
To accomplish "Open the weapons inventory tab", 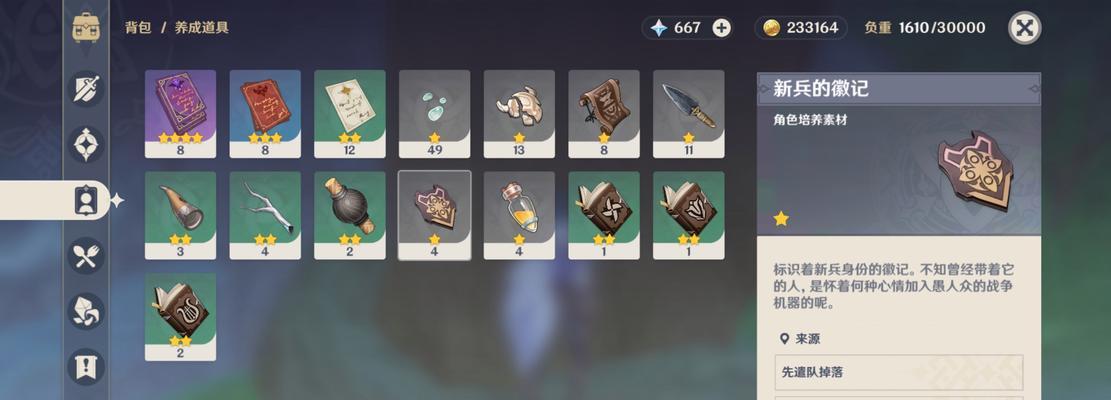I will [86, 90].
